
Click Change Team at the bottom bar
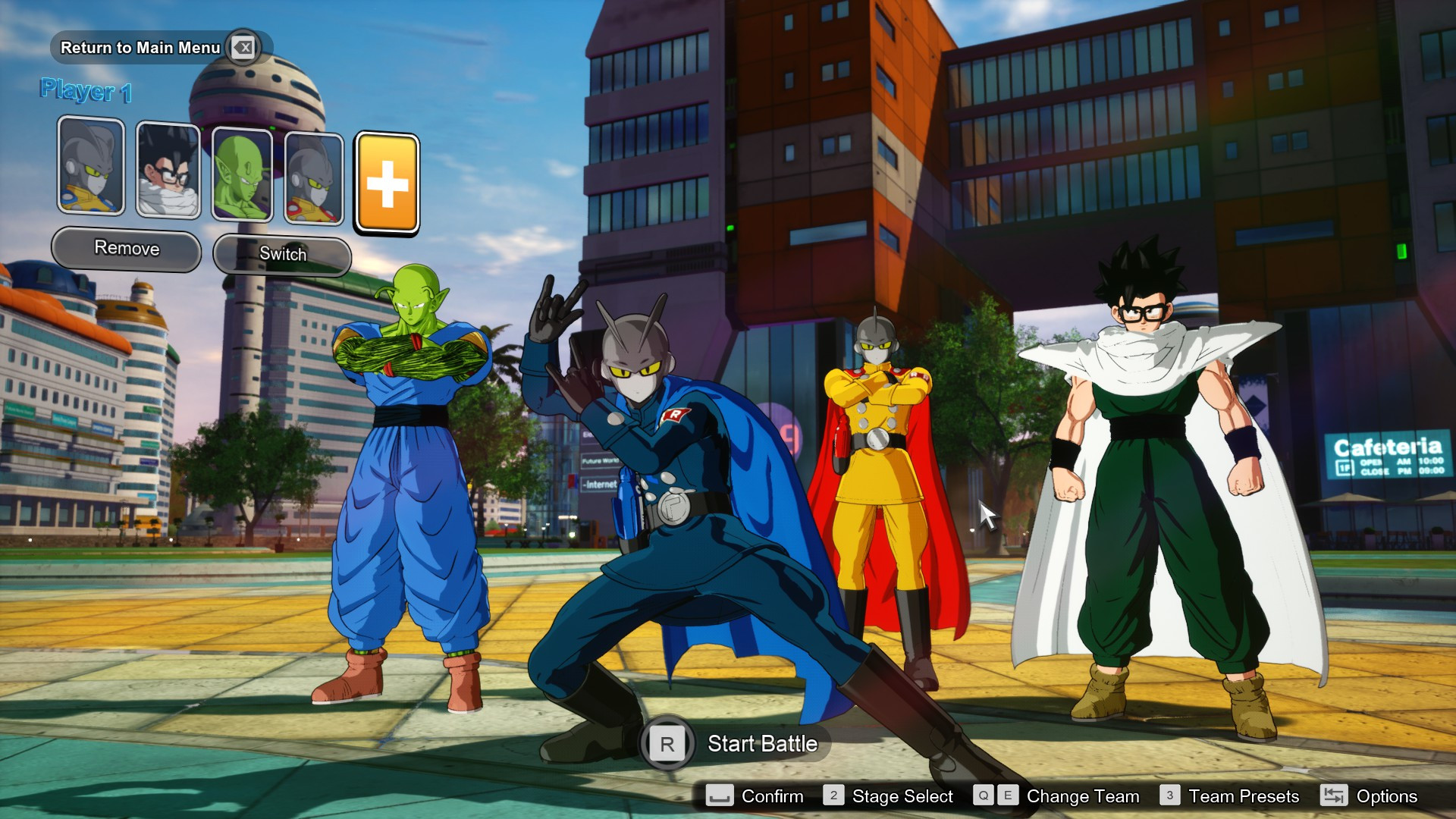coord(1083,796)
